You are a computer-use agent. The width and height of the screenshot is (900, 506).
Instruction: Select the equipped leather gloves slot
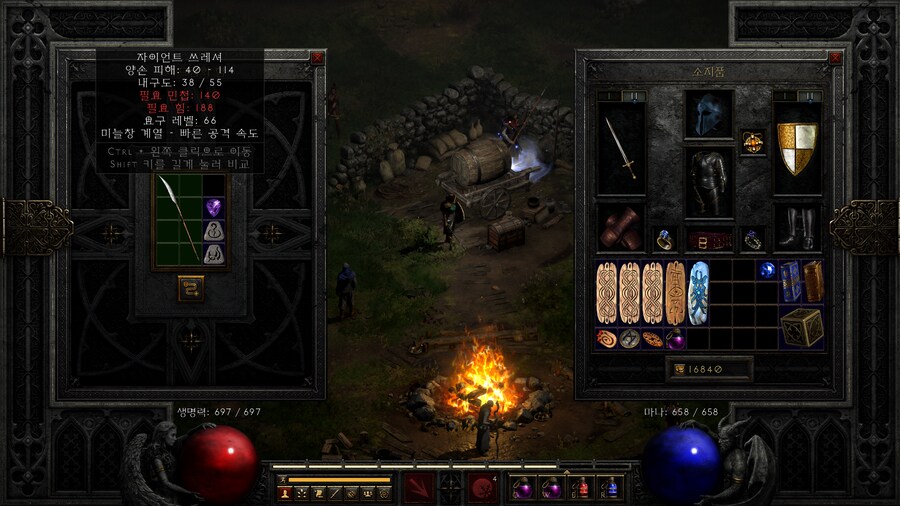pyautogui.click(x=620, y=227)
